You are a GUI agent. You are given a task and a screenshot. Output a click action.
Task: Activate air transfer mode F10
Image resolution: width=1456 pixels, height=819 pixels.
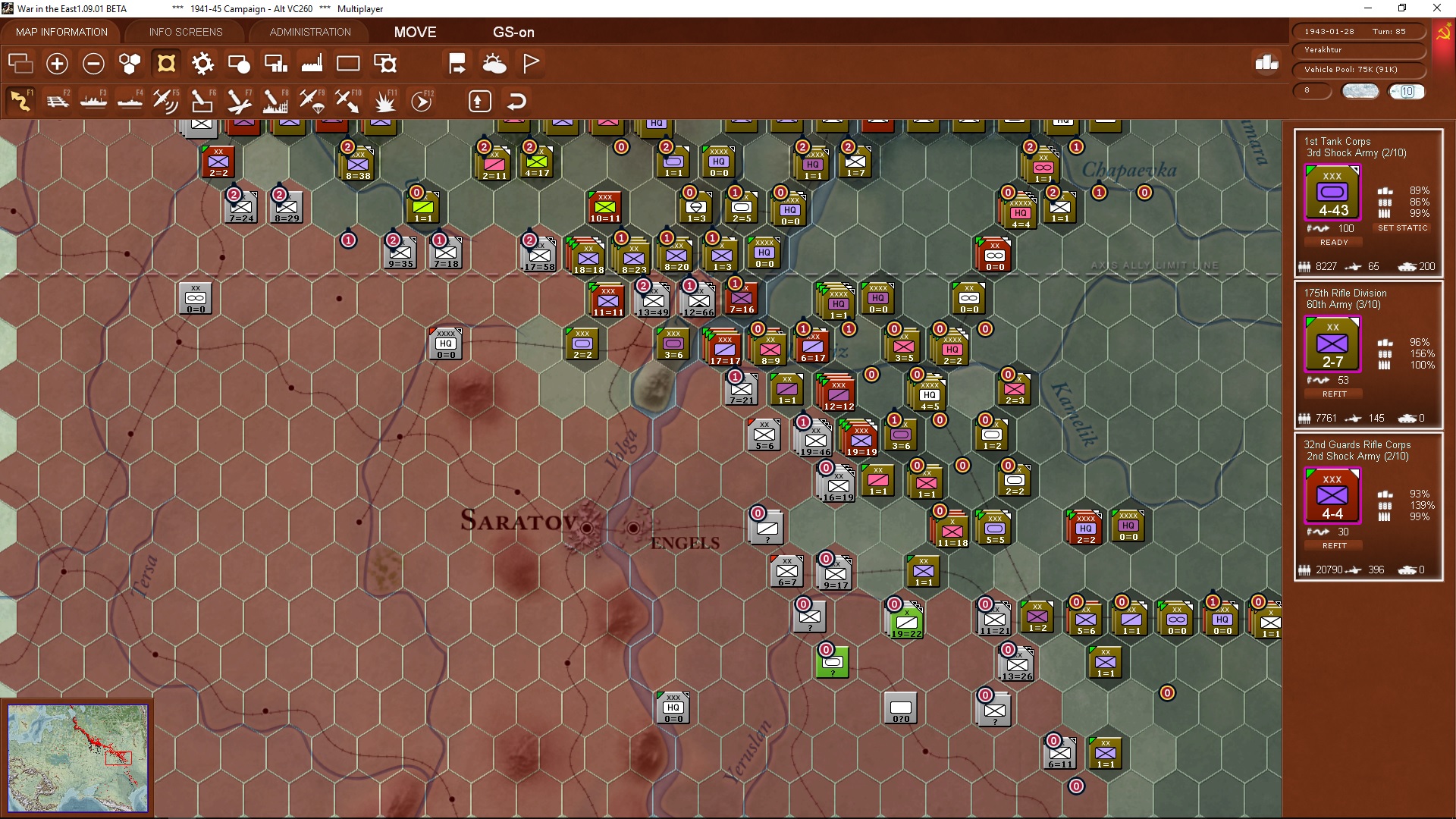(x=347, y=100)
